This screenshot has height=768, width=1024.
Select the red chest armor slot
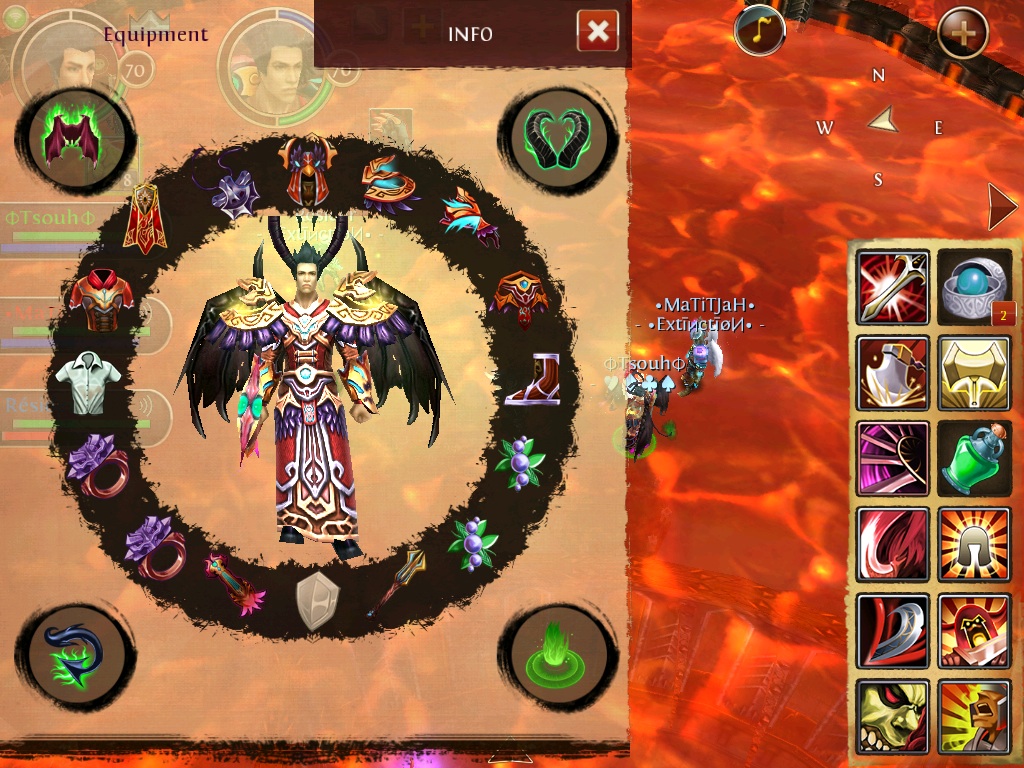click(101, 298)
